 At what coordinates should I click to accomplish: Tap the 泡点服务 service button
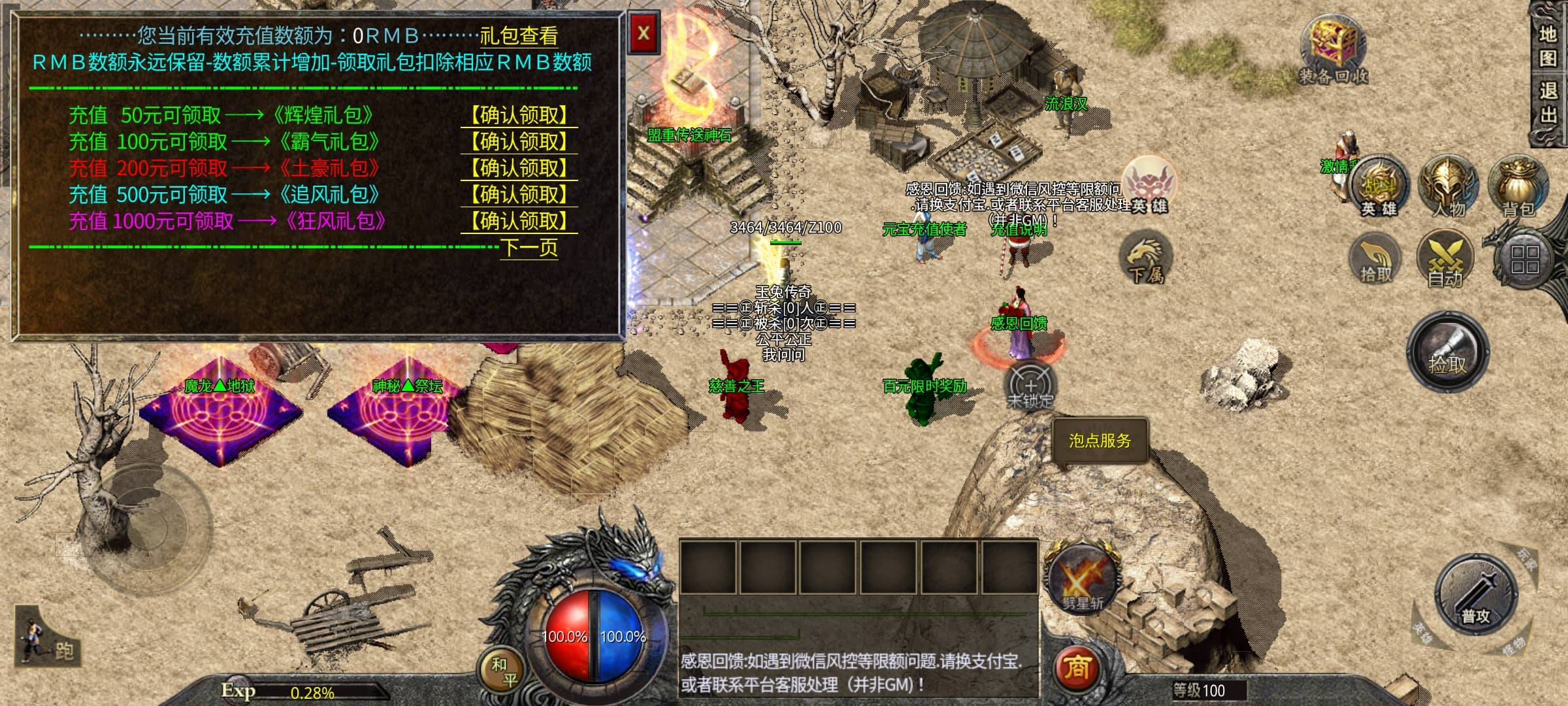coord(1100,441)
